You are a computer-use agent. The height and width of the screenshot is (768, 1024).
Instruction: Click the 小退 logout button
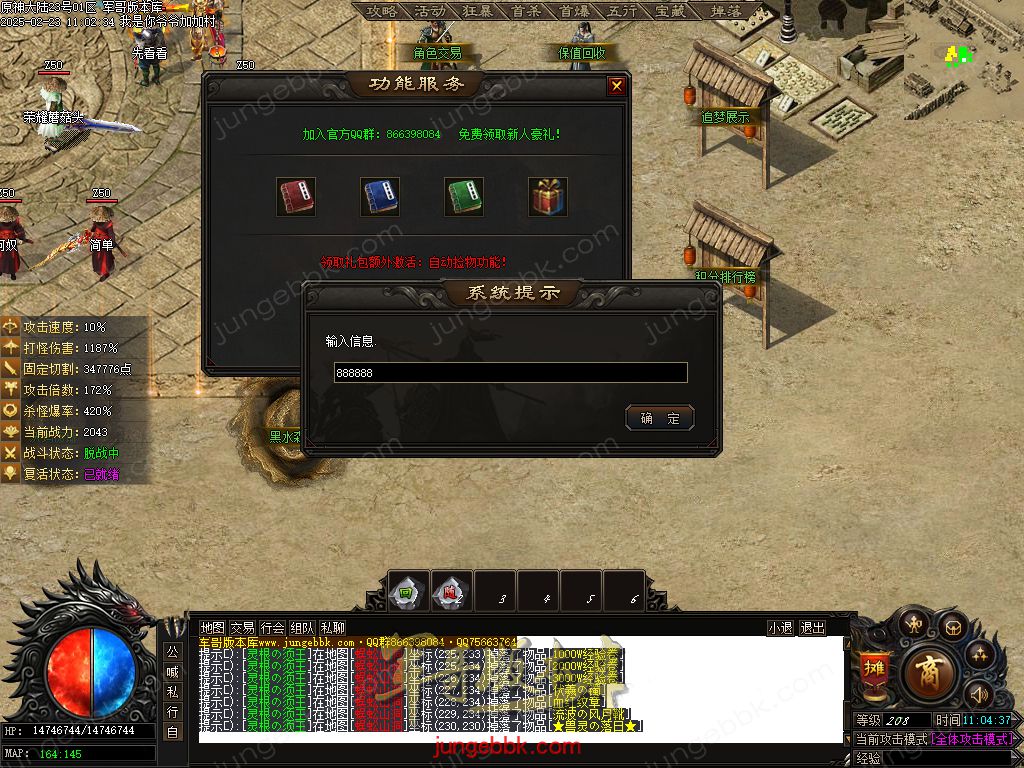tap(780, 628)
